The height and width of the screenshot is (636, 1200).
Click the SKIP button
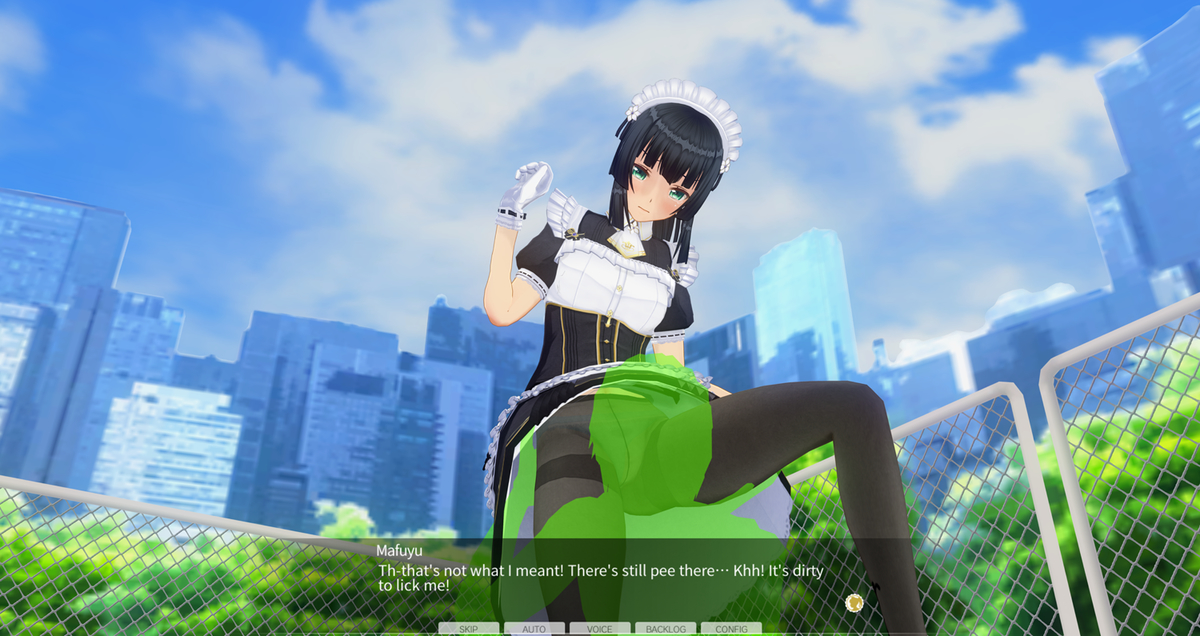click(x=468, y=629)
